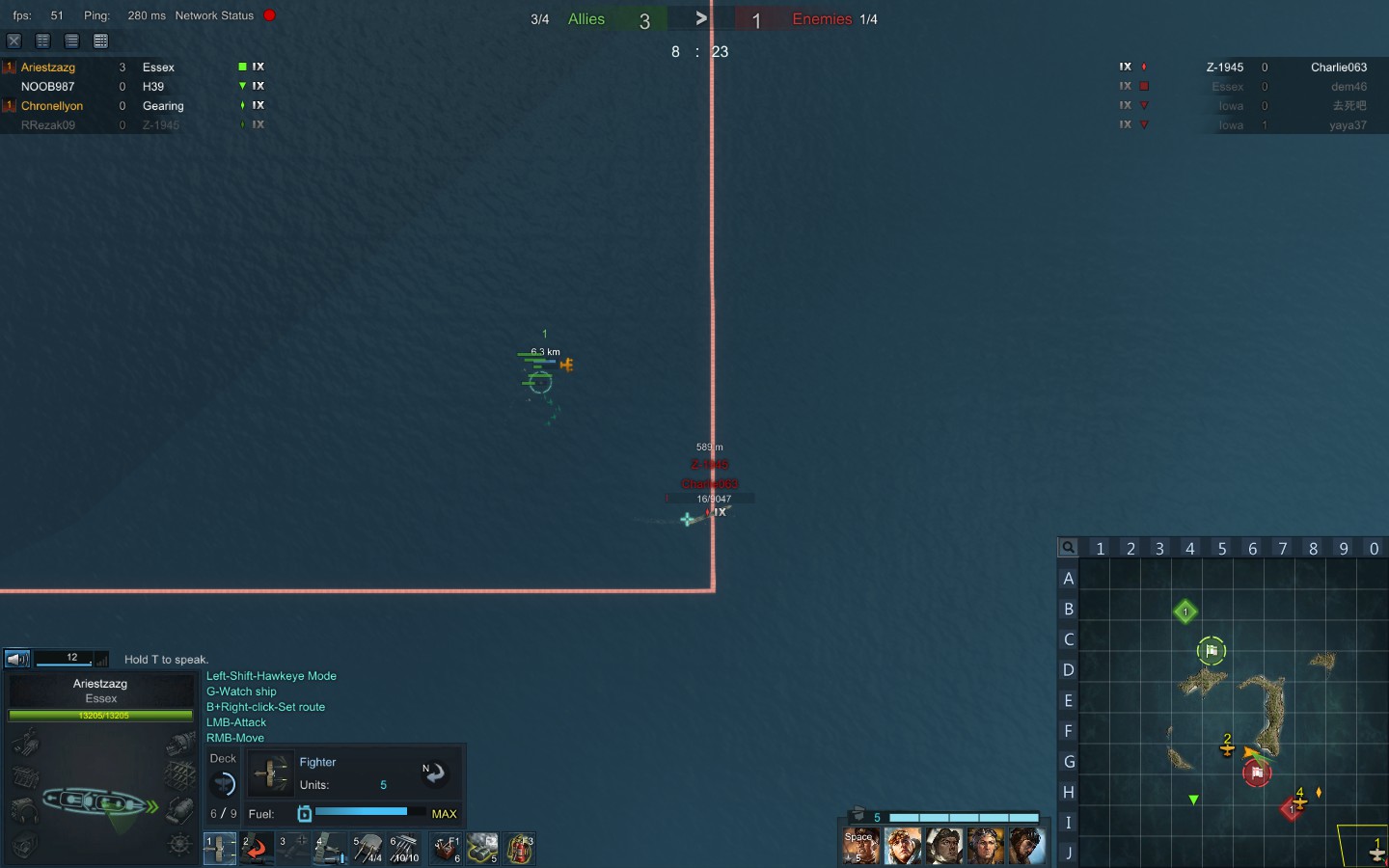
Task: Select the torpedo bomber icon in slot 4
Action: pyautogui.click(x=328, y=849)
